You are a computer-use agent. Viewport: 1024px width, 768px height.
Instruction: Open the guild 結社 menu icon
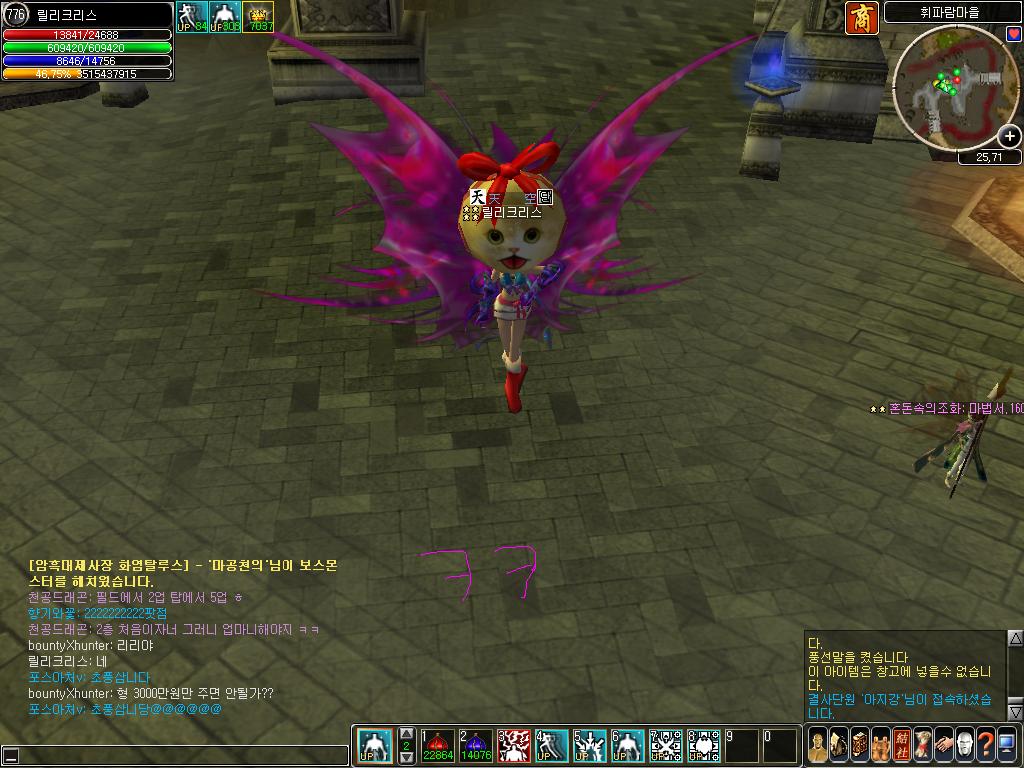click(901, 746)
